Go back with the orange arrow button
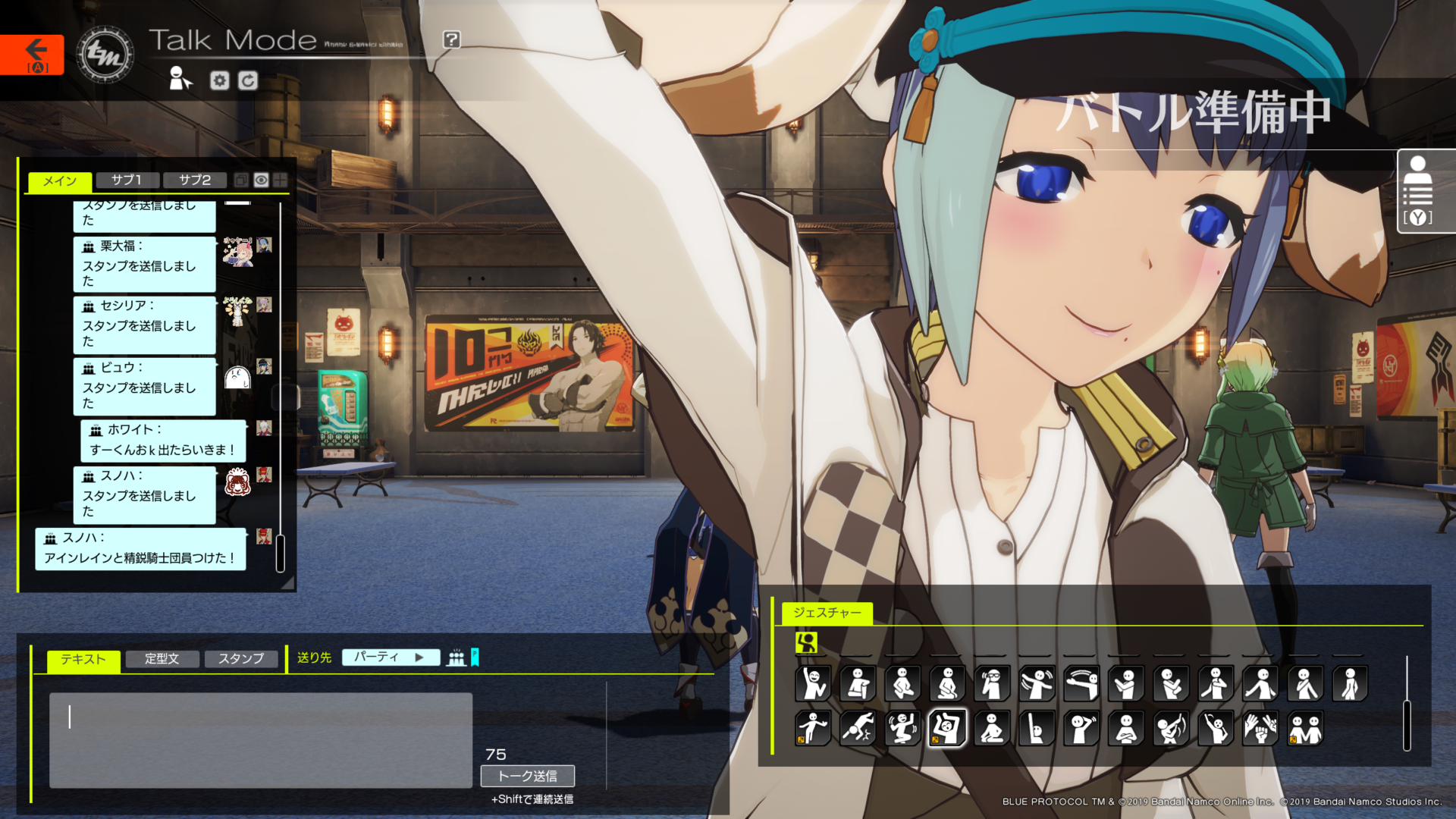1456x819 pixels. 33,55
